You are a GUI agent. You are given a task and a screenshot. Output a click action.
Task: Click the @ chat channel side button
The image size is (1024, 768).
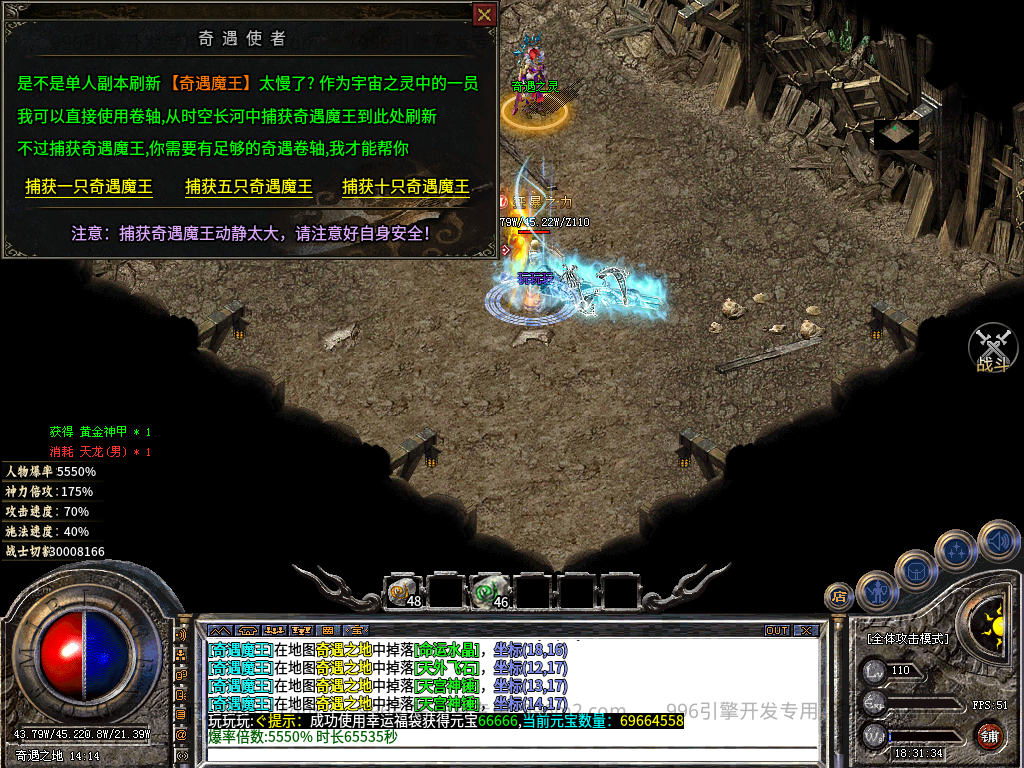181,733
